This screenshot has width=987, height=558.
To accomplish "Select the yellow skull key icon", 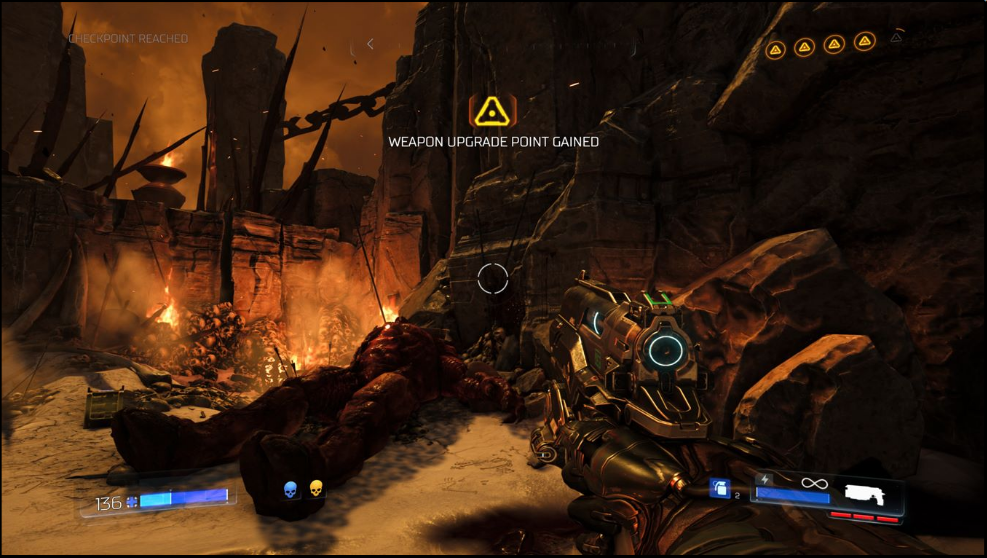I will click(x=316, y=489).
